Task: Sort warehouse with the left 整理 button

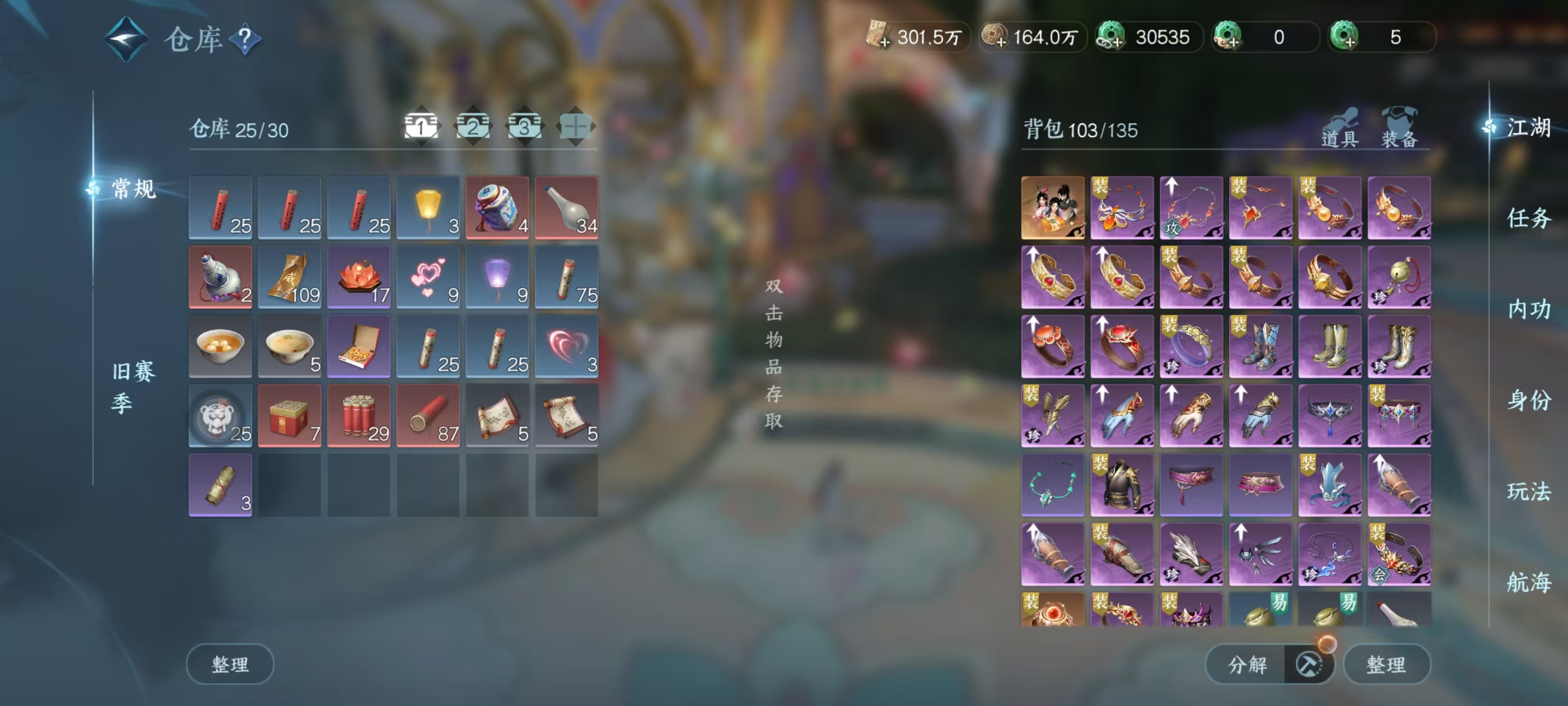Action: 230,664
